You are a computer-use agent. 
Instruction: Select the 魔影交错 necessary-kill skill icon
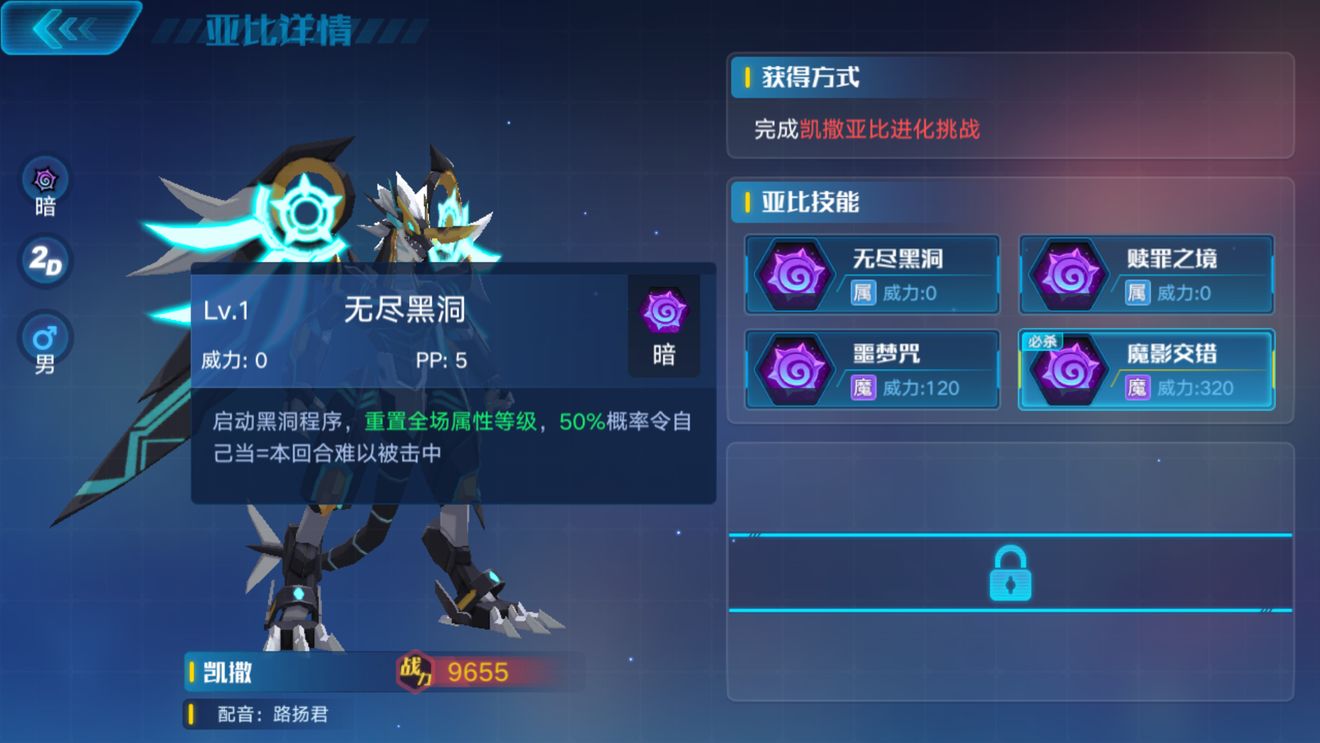pos(1068,370)
